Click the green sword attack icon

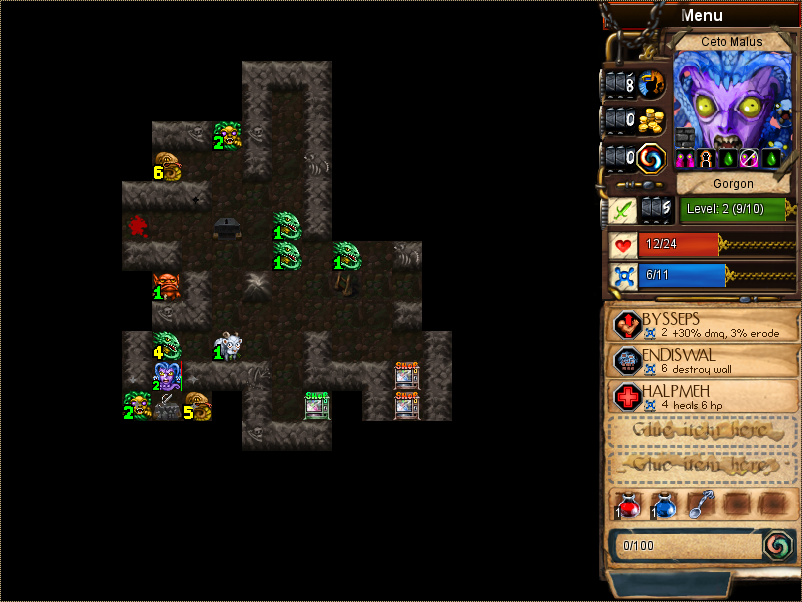point(622,210)
